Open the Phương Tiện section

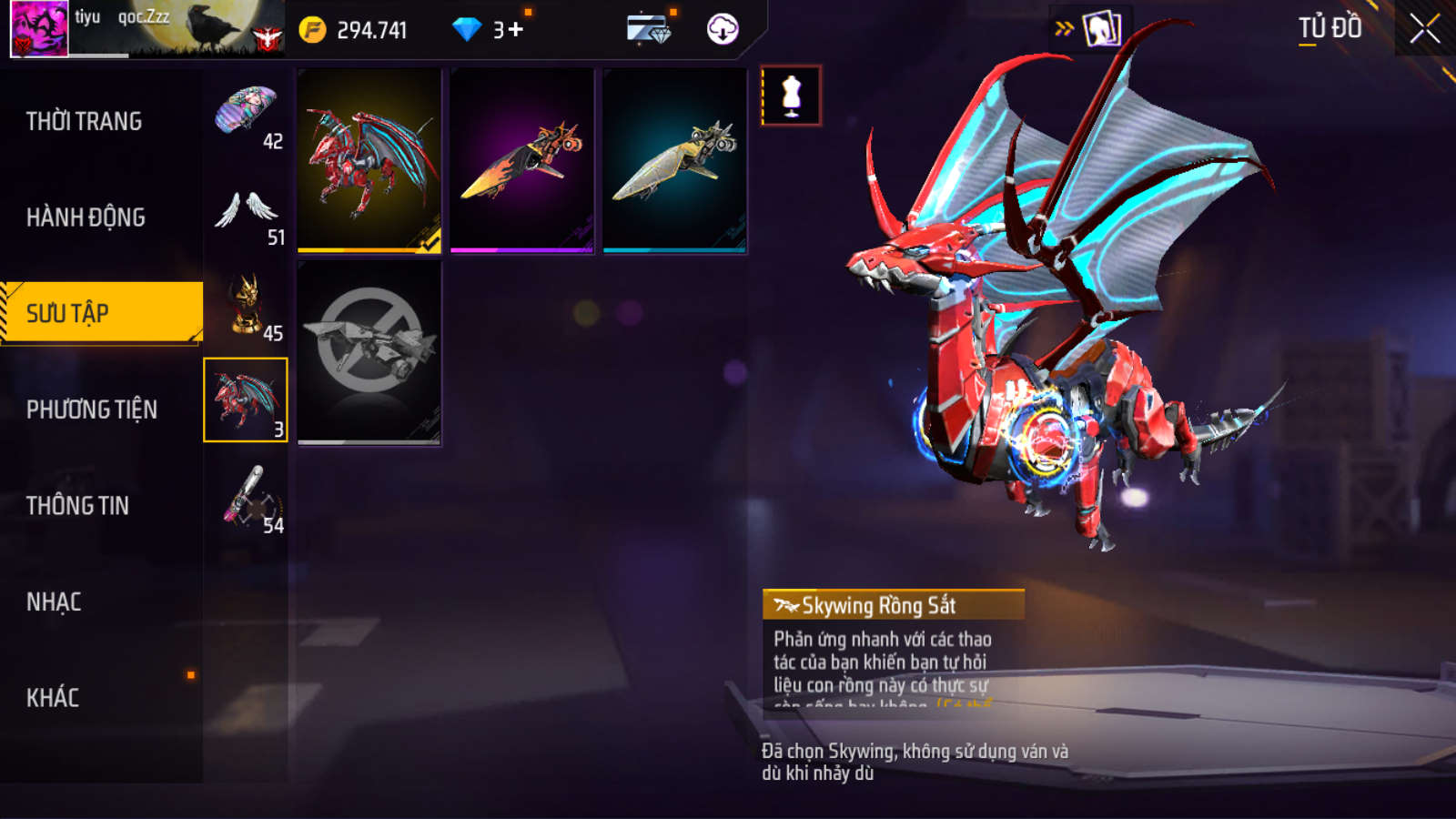91,409
